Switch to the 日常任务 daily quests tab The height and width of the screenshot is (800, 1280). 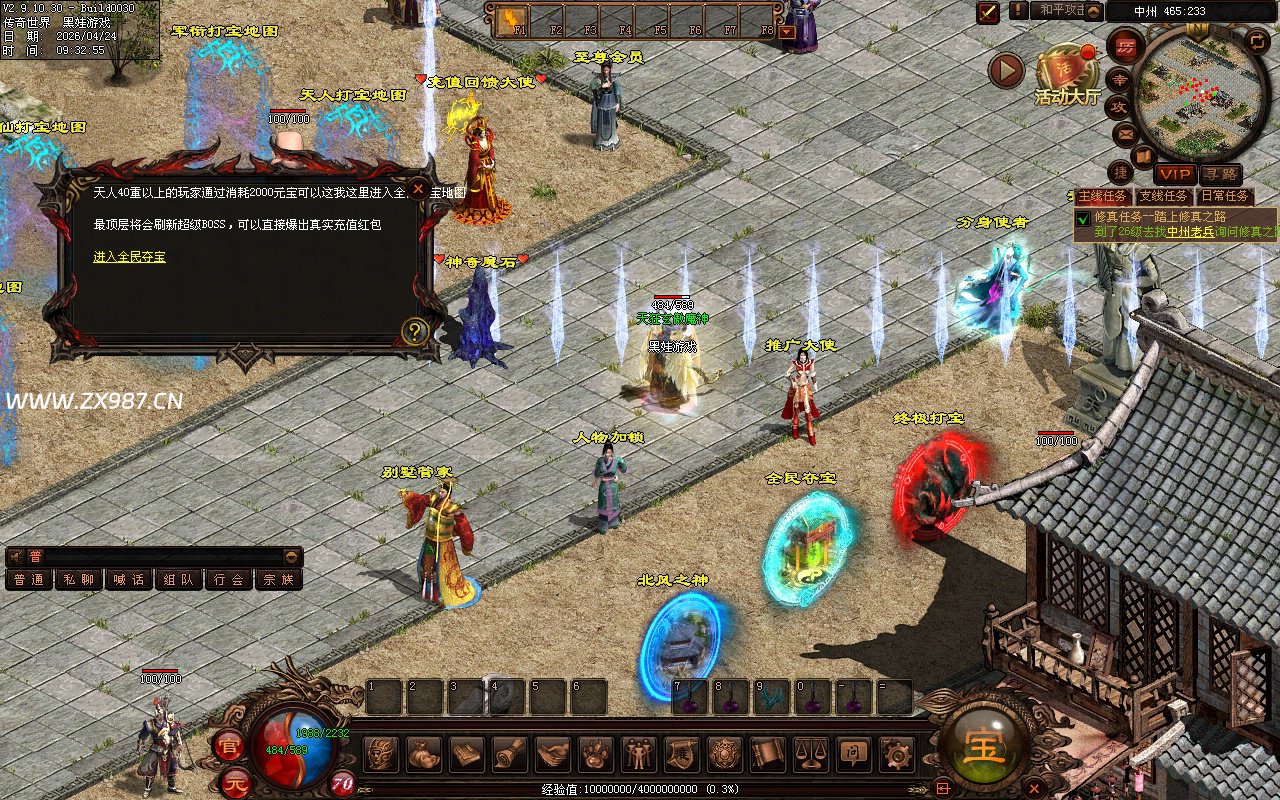1225,196
